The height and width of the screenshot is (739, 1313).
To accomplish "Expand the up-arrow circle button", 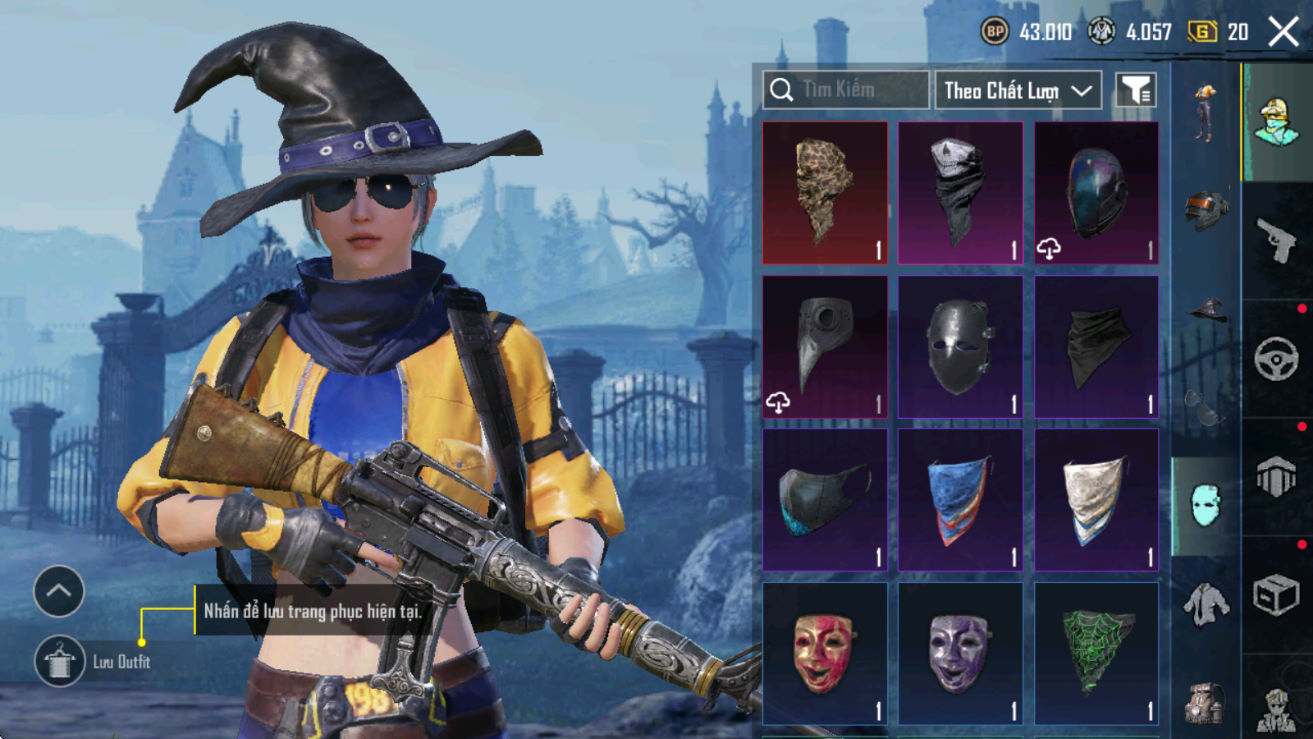I will pyautogui.click(x=59, y=592).
